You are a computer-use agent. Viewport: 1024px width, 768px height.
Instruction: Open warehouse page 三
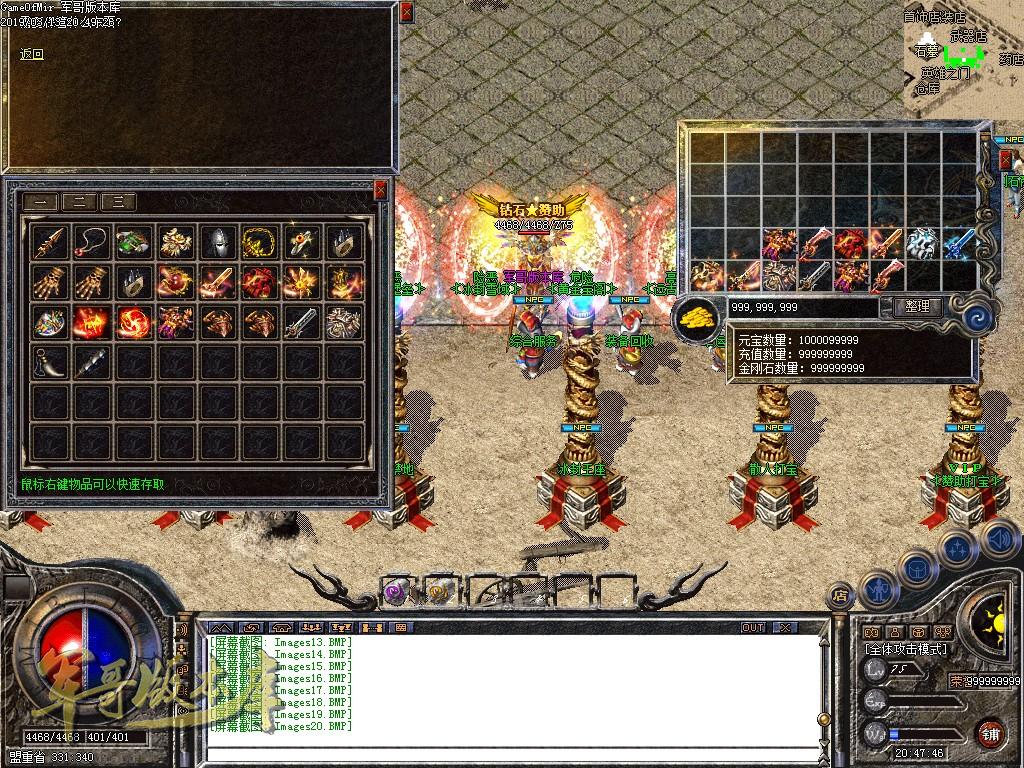pos(118,201)
